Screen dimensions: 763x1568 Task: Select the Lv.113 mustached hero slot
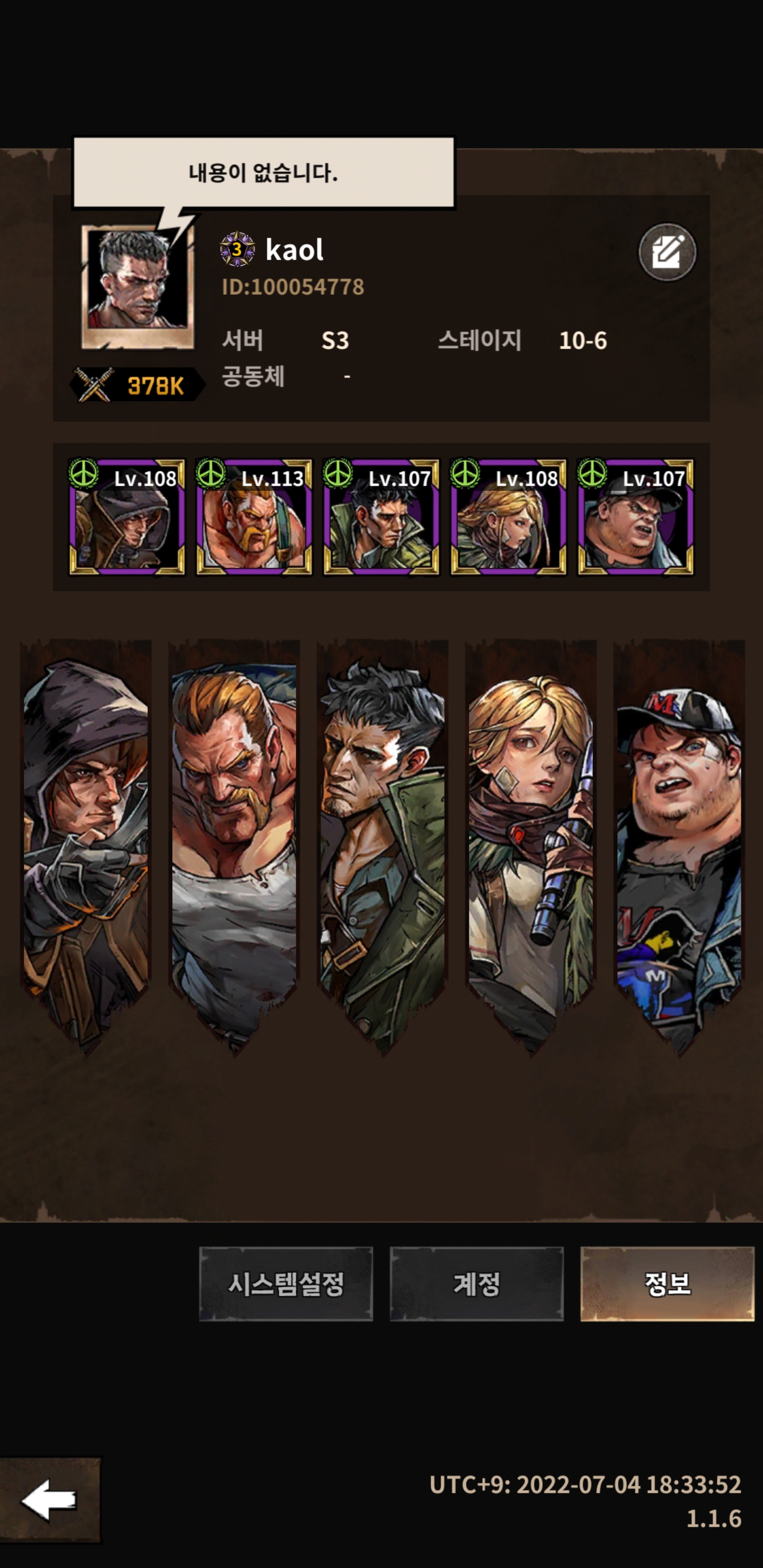253,517
